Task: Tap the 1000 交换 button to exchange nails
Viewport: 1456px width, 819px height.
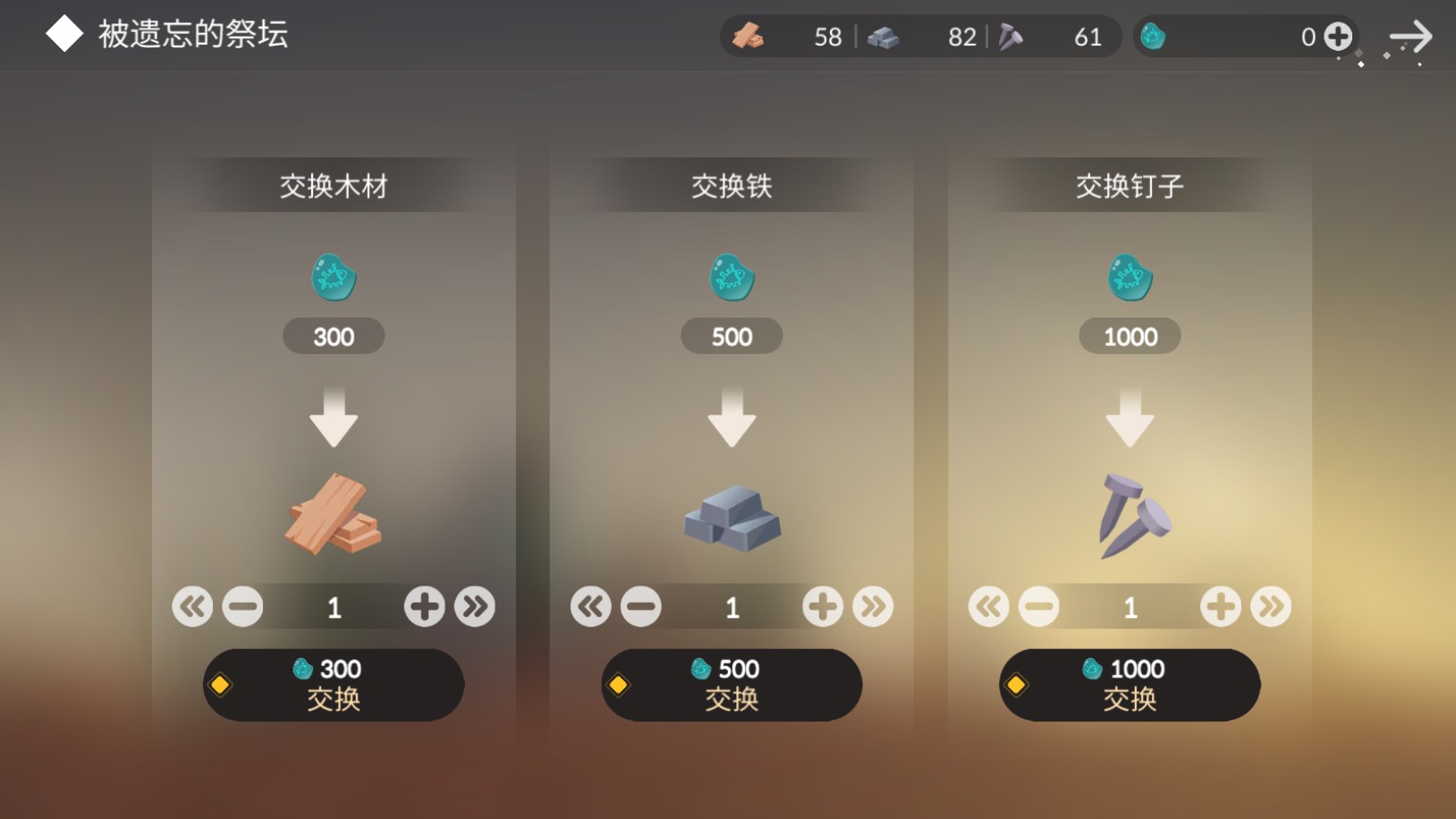Action: pyautogui.click(x=1130, y=684)
